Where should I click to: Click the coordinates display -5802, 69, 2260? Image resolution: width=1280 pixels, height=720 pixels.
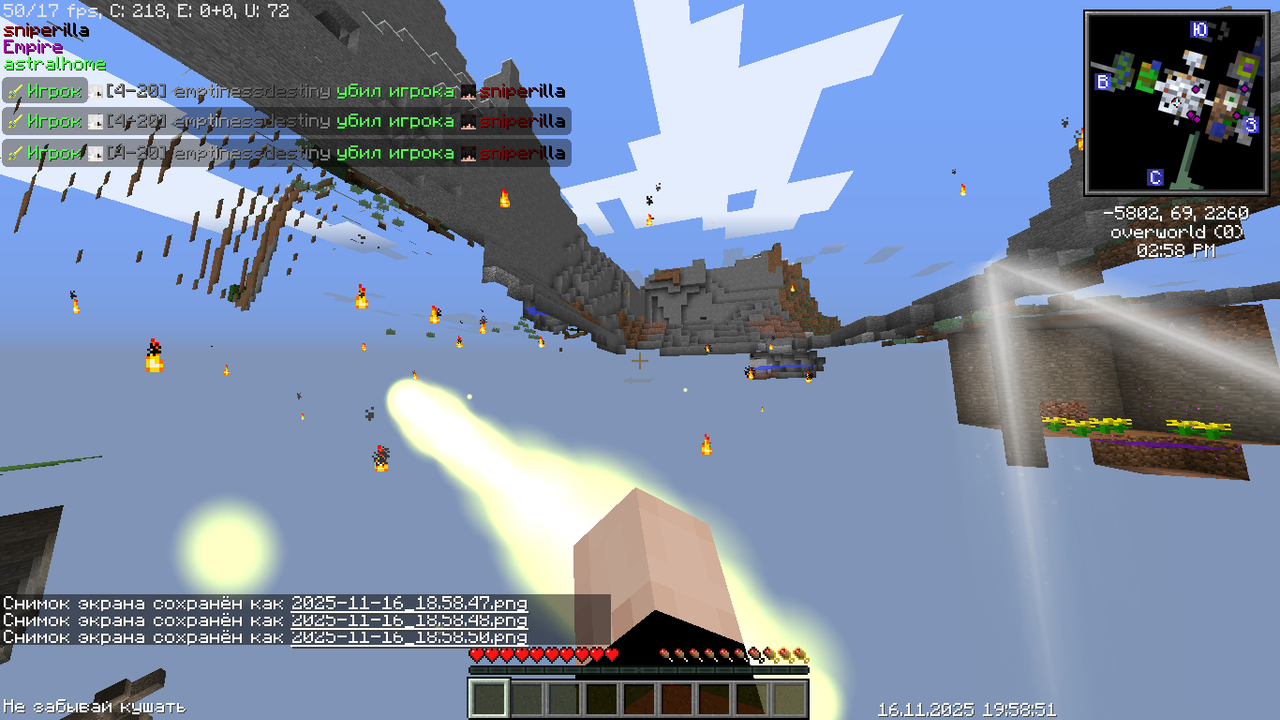1179,212
